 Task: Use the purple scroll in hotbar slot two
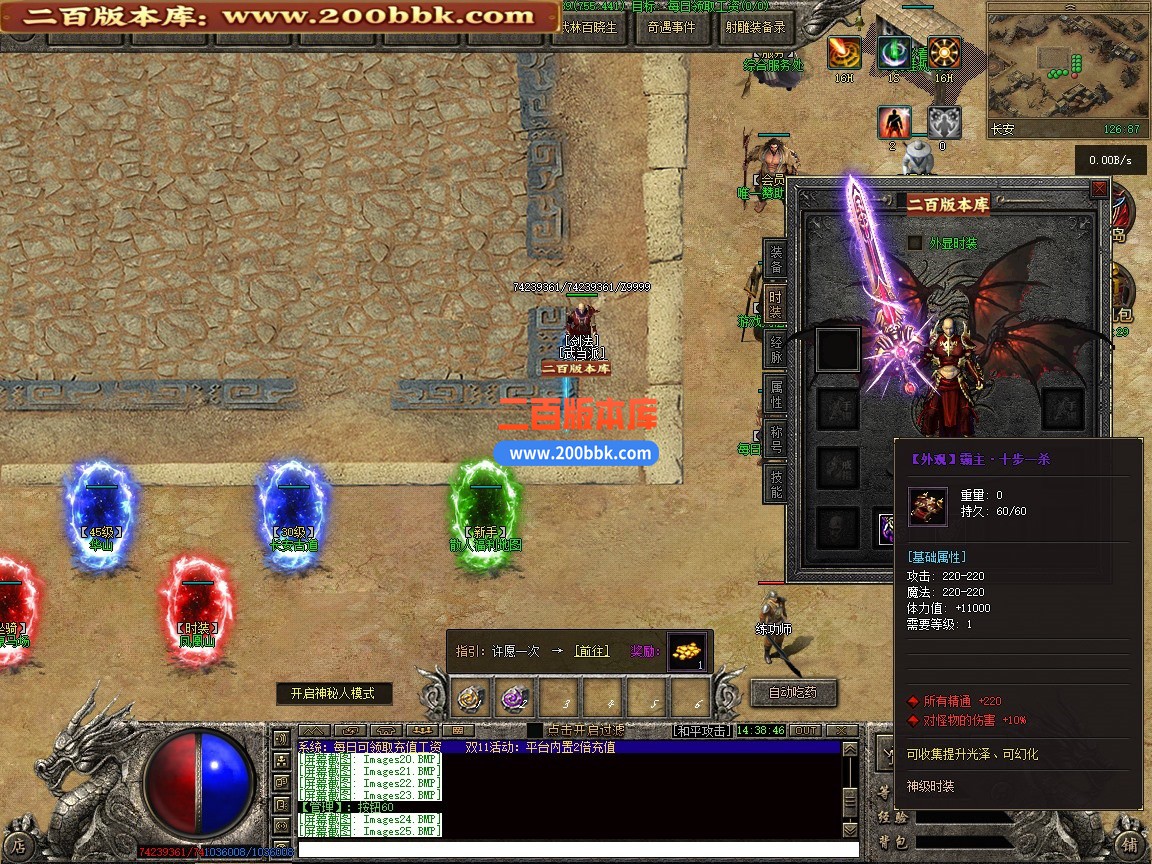coord(515,696)
